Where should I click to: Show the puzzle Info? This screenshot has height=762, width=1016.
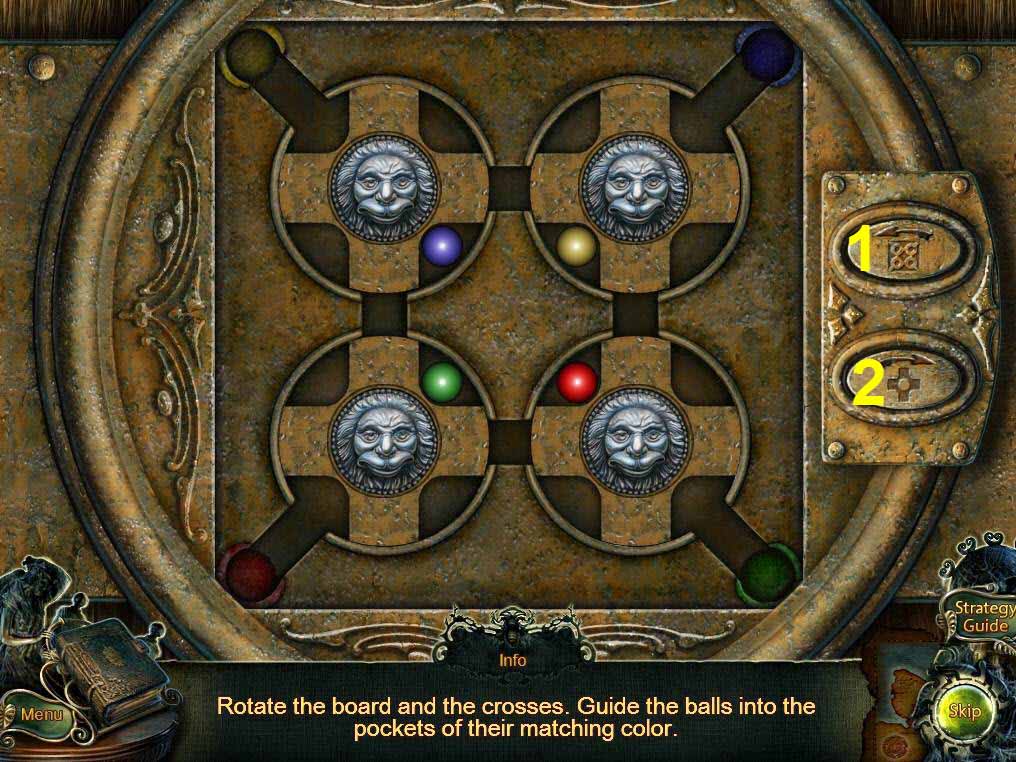coord(513,660)
